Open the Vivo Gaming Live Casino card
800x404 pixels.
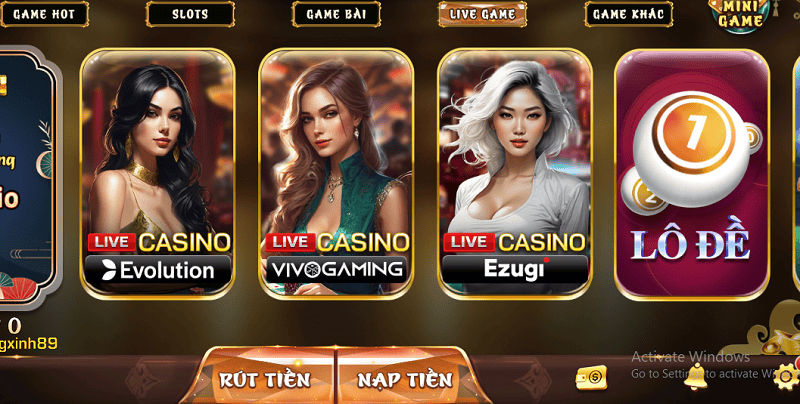pos(336,172)
